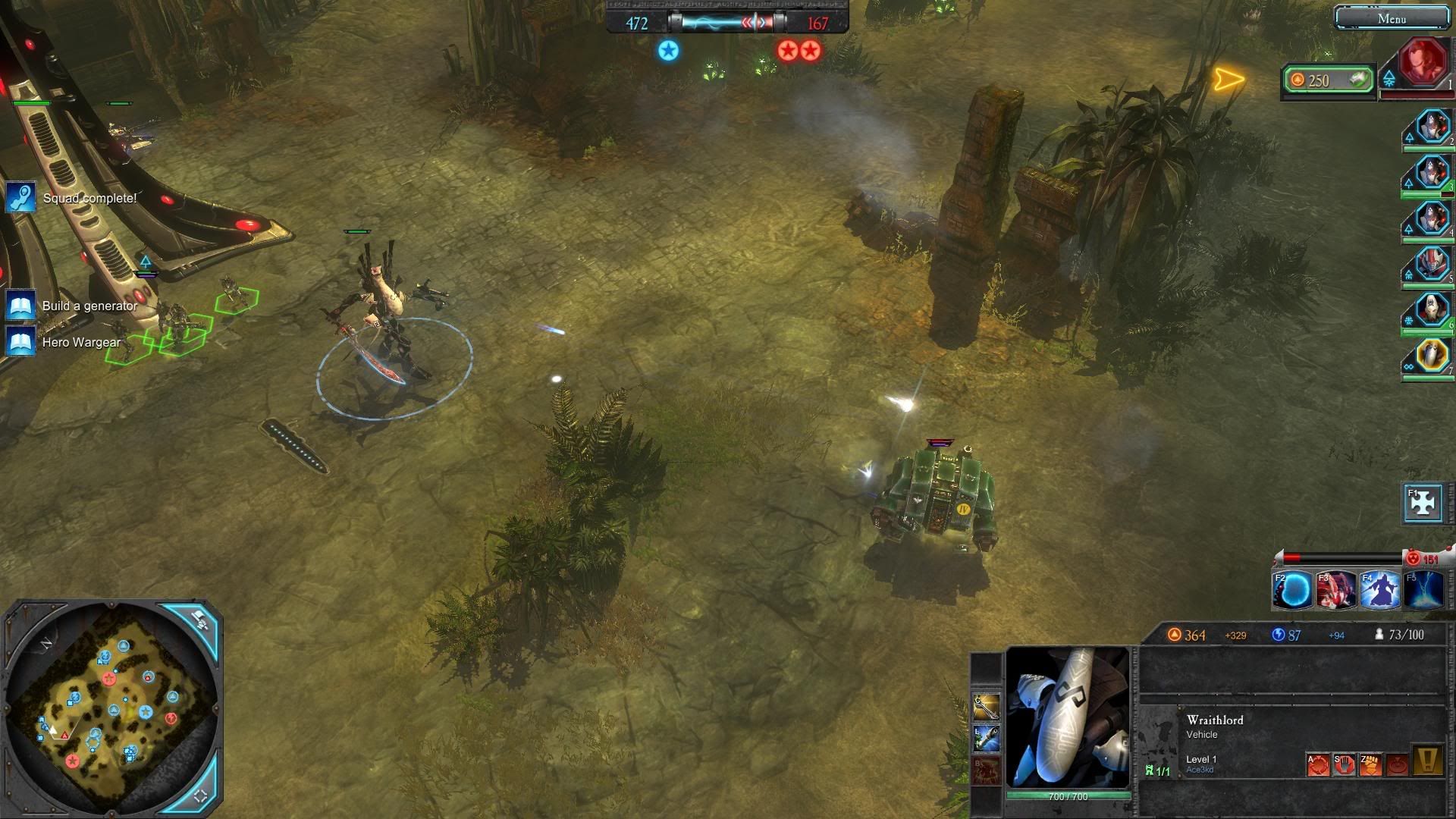Click the 250 requisition reinforce button
Viewport: 1456px width, 819px height.
(x=1329, y=80)
